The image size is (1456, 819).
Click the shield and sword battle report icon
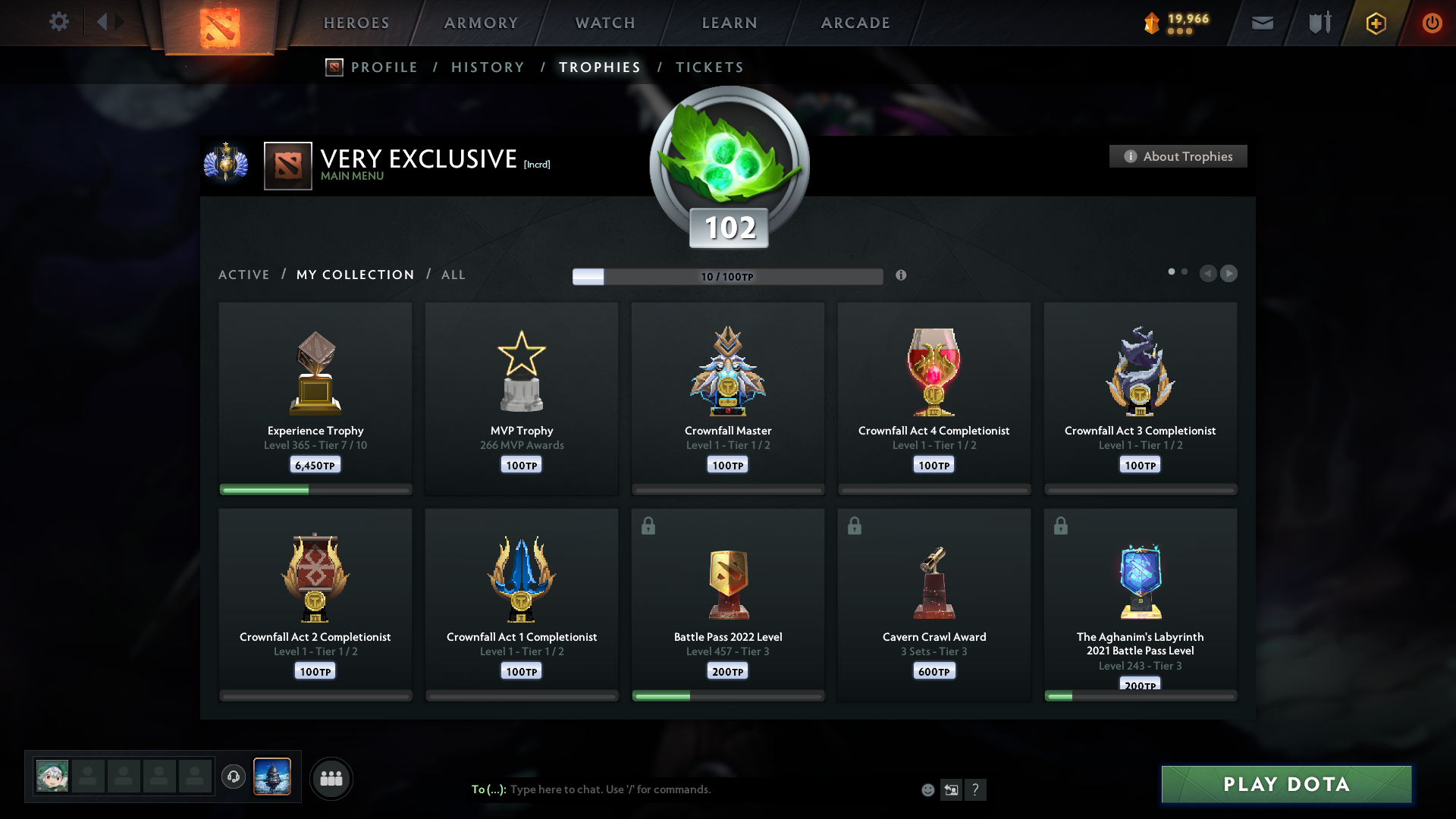pyautogui.click(x=1318, y=23)
